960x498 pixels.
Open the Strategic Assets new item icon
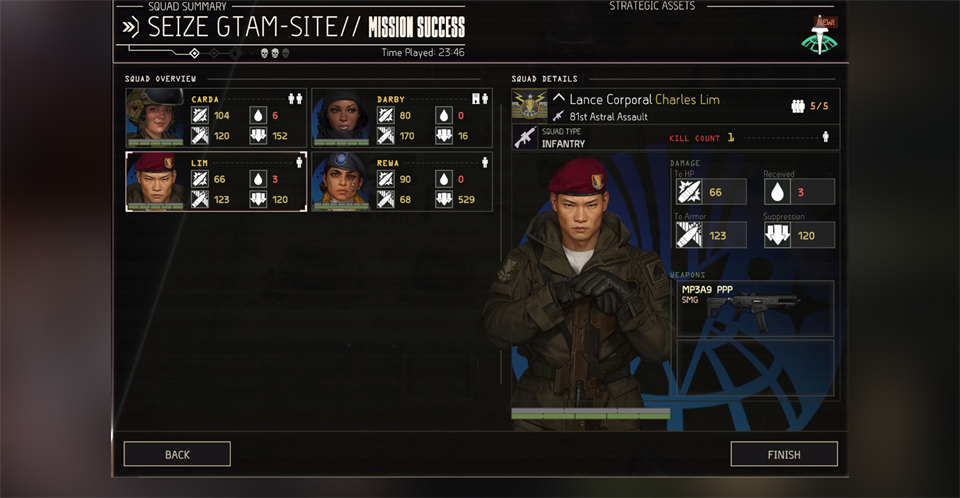pyautogui.click(x=818, y=37)
